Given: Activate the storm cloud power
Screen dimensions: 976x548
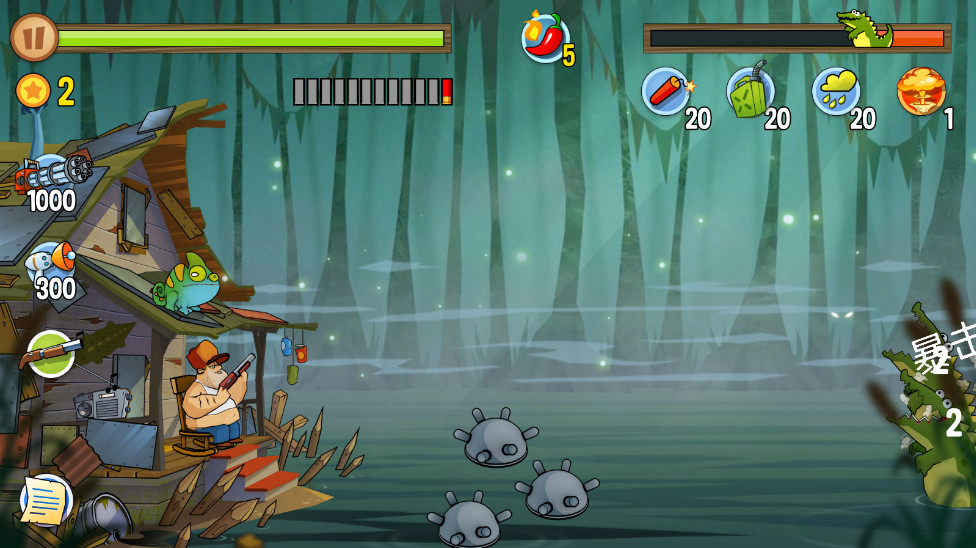Looking at the screenshot, I should pos(836,92).
